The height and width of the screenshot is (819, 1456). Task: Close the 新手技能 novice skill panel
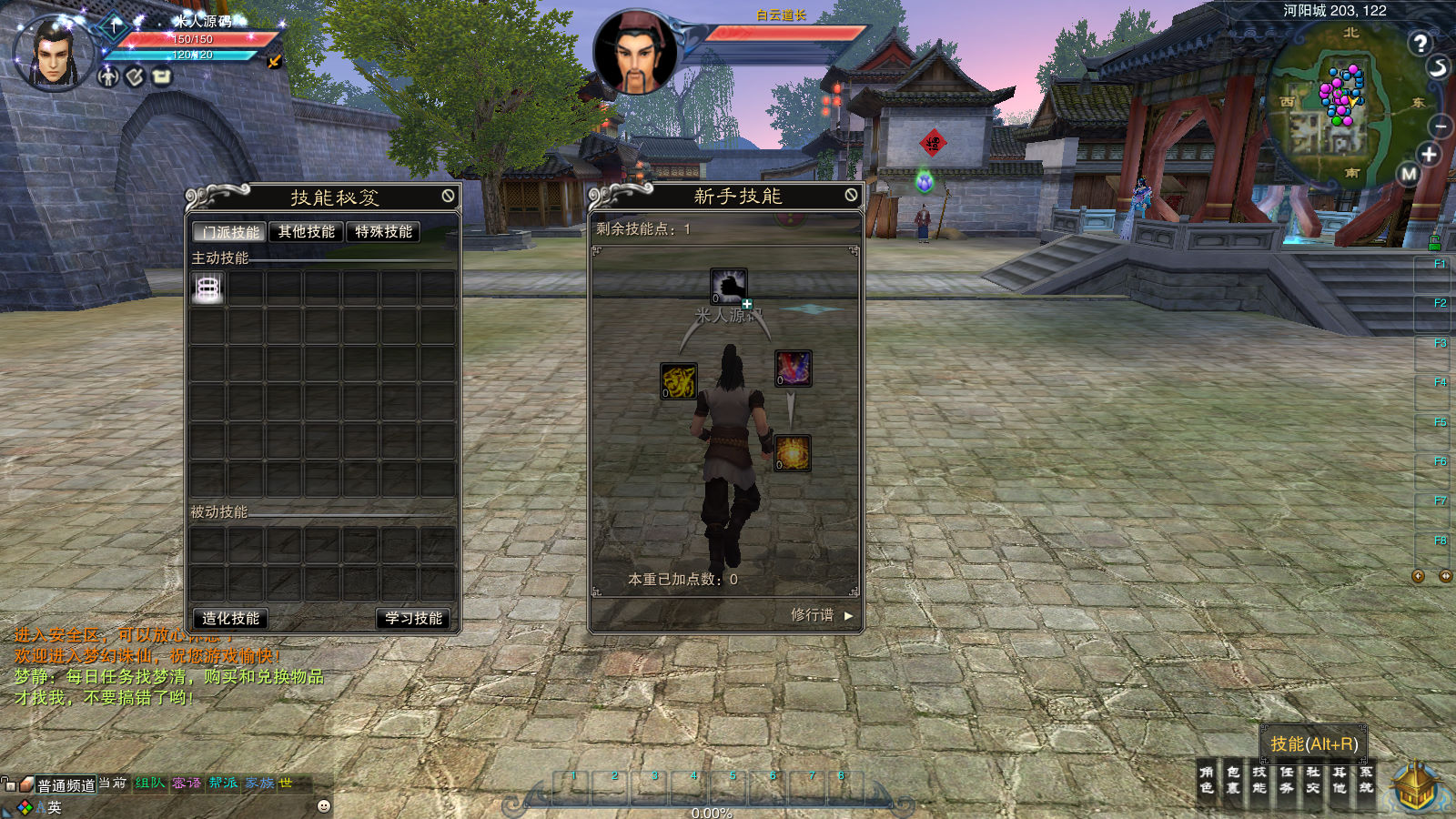(x=851, y=195)
